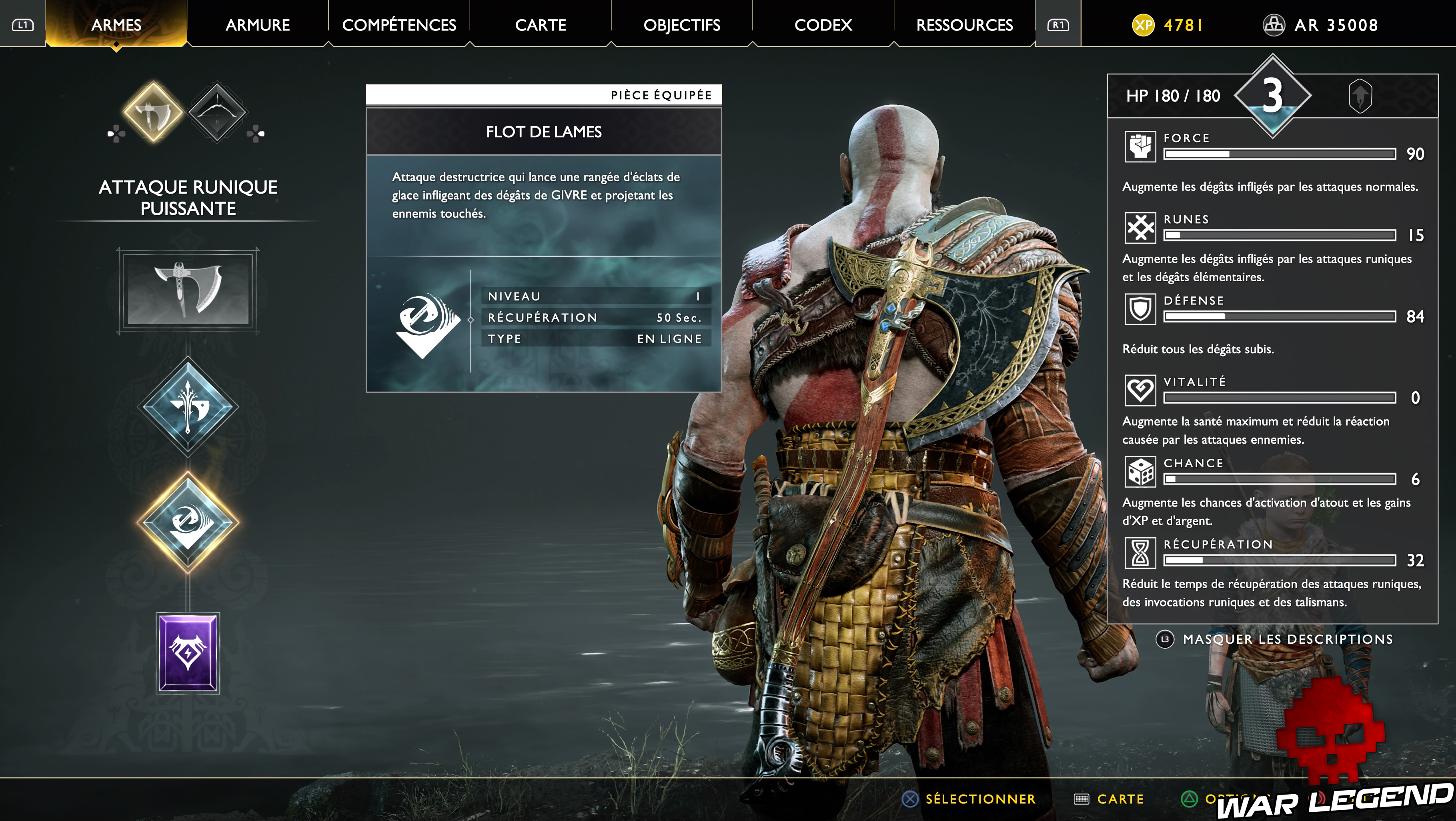Click Masquer les descriptions option

pos(1287,639)
